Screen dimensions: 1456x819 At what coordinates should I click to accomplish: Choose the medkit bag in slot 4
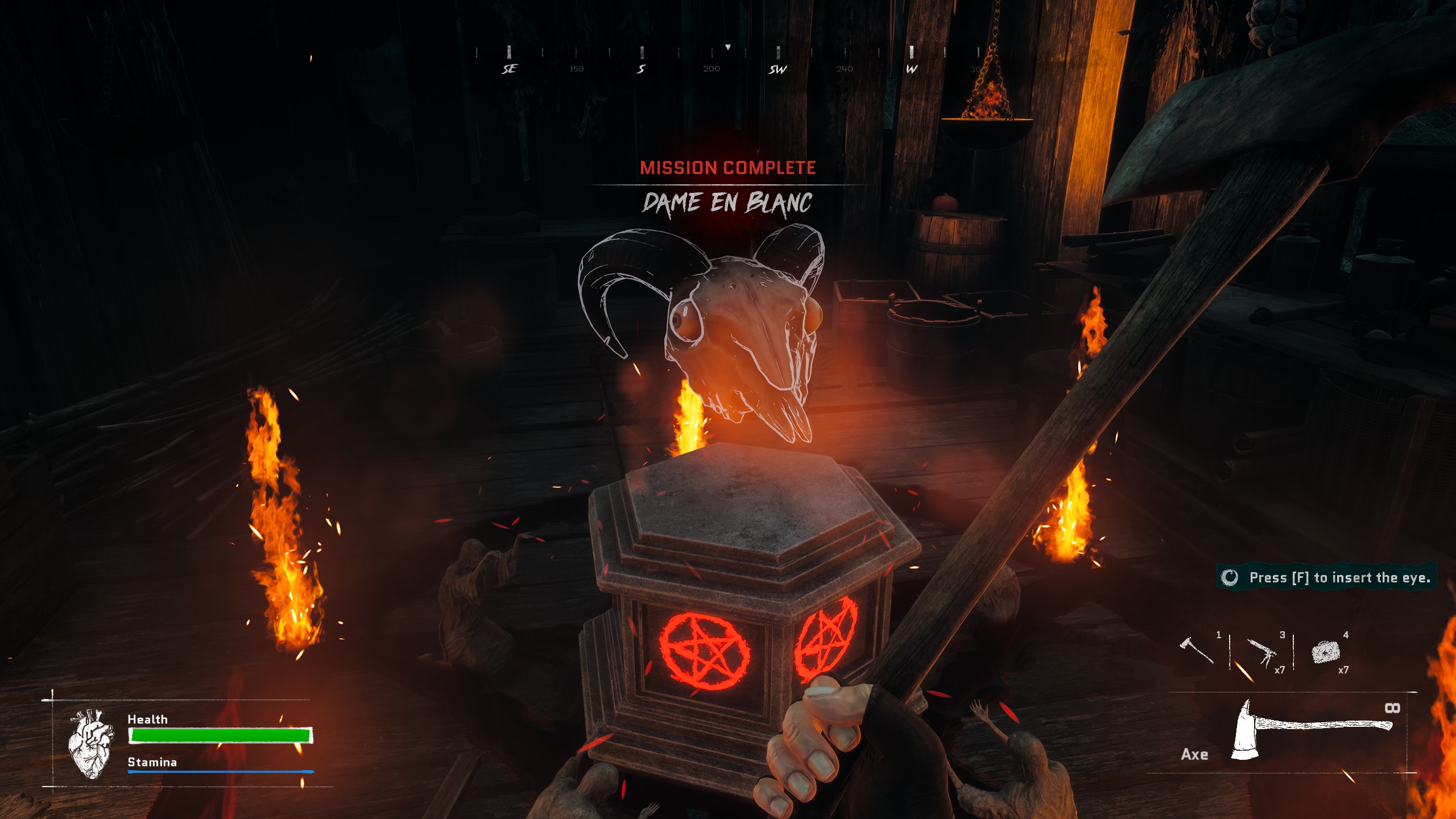[1326, 652]
